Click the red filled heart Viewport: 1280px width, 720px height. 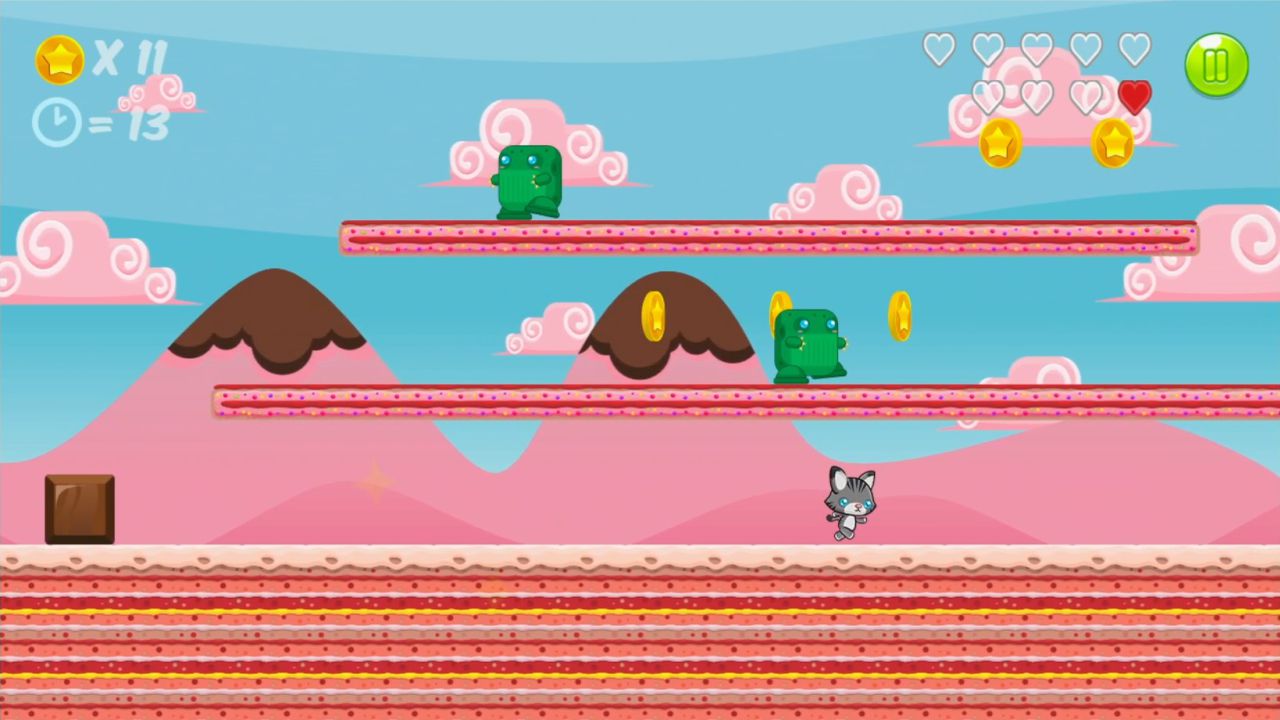point(1134,95)
